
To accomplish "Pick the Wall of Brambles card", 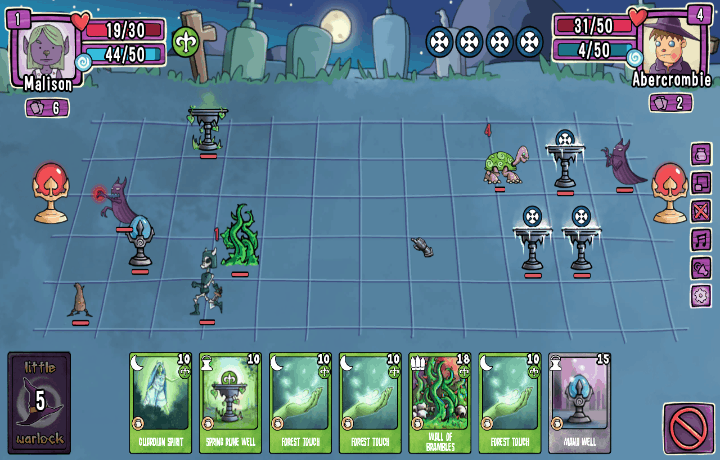I will 440,402.
